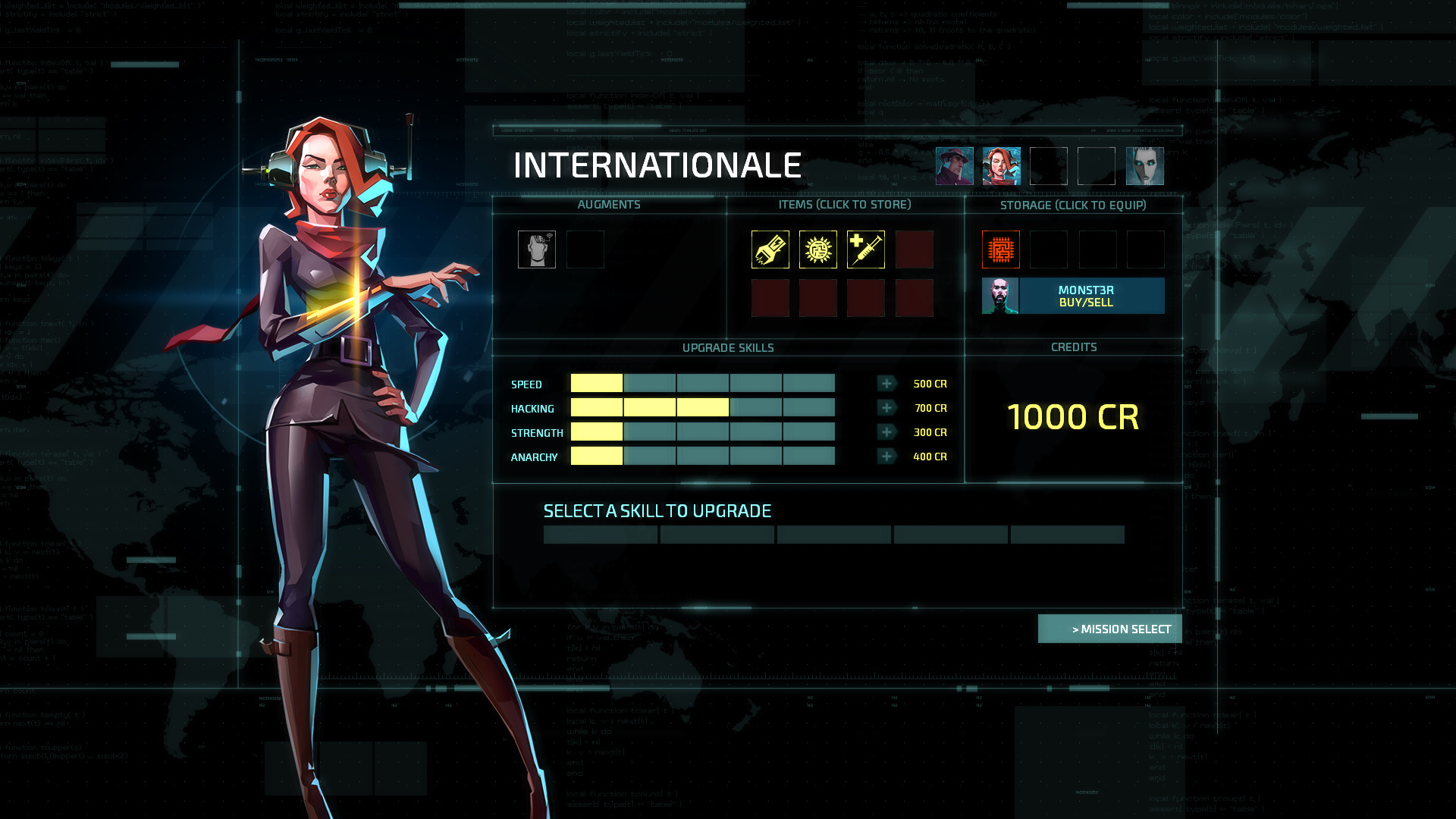Select the pale-faced Incognita portrait
1456x819 pixels.
point(1144,166)
